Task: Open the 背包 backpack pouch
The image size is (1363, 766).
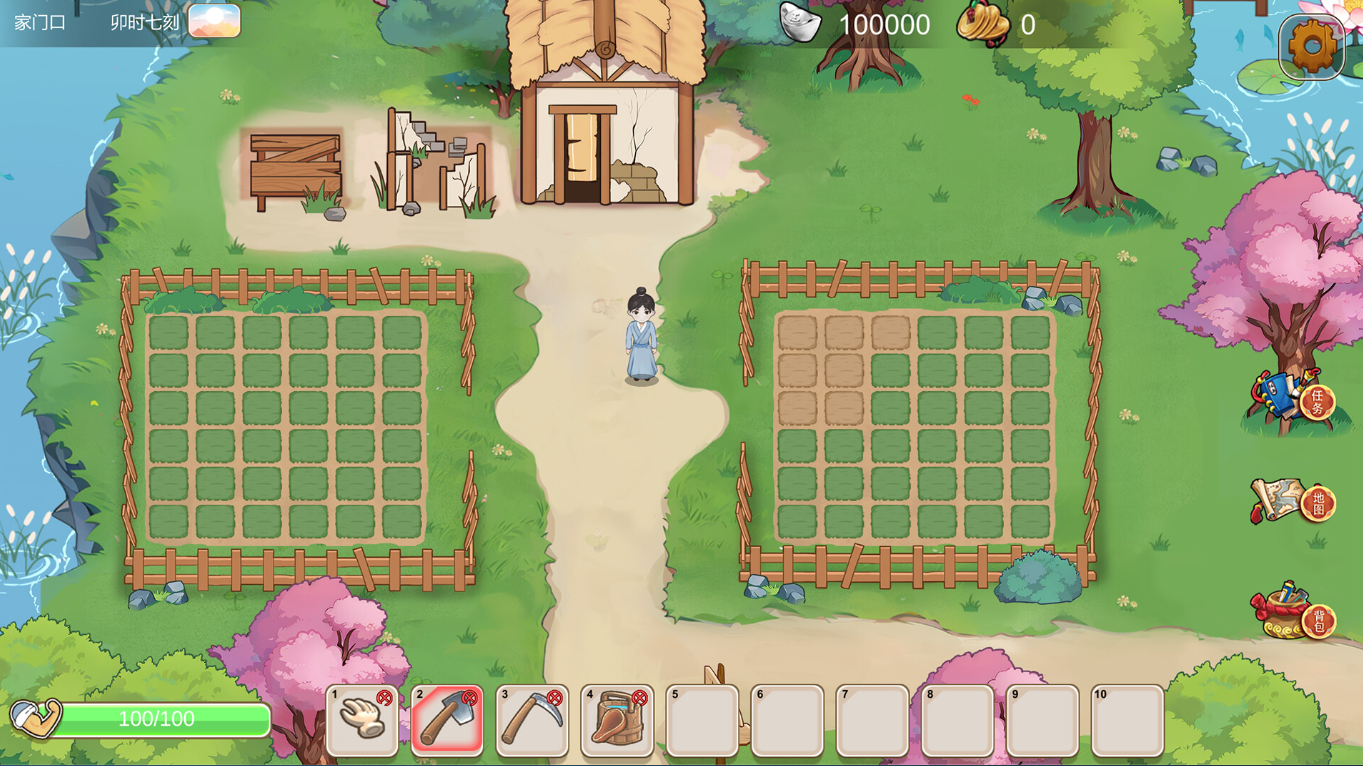Action: tap(1294, 613)
